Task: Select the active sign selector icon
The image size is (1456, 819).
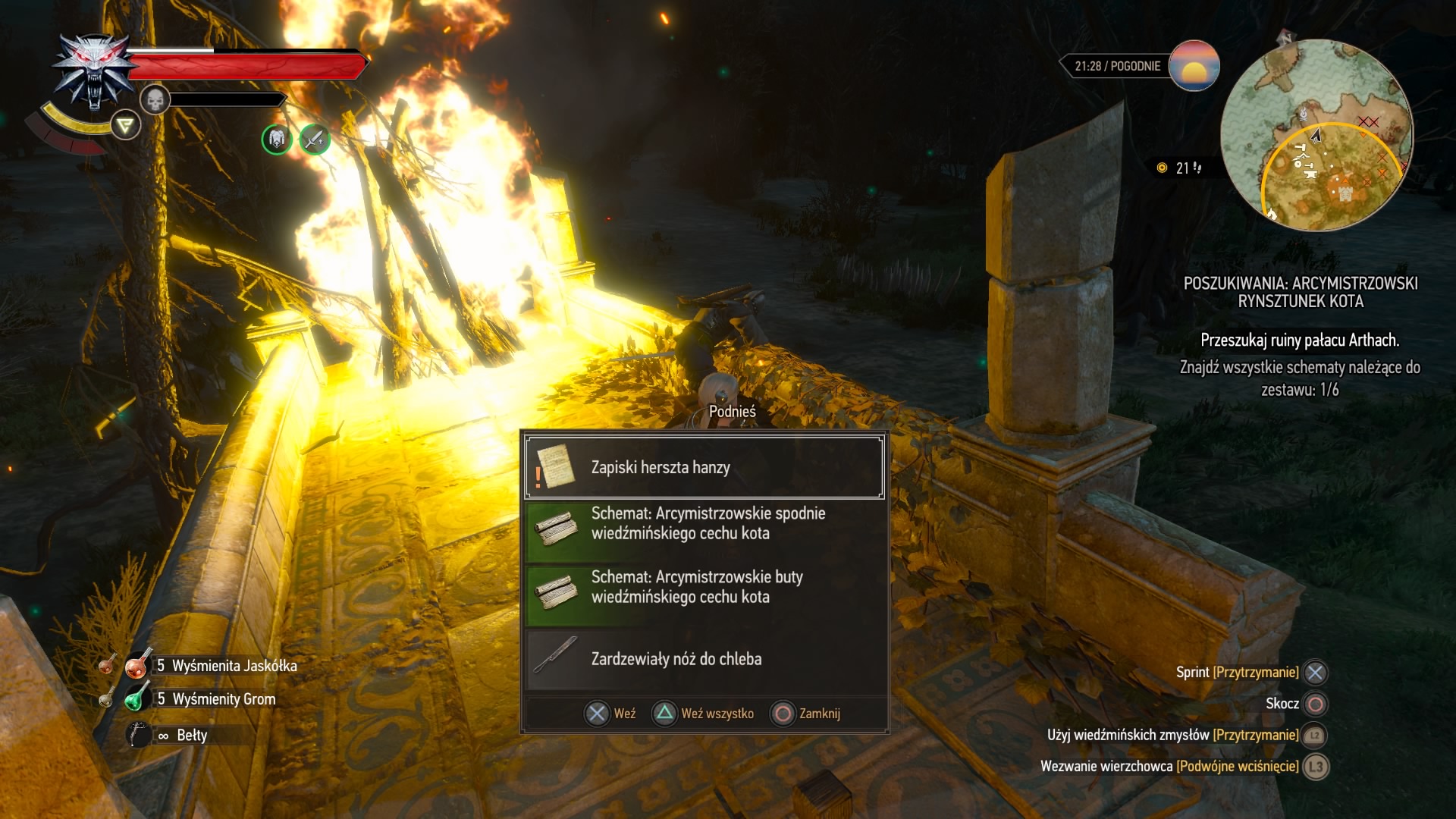Action: tap(126, 125)
